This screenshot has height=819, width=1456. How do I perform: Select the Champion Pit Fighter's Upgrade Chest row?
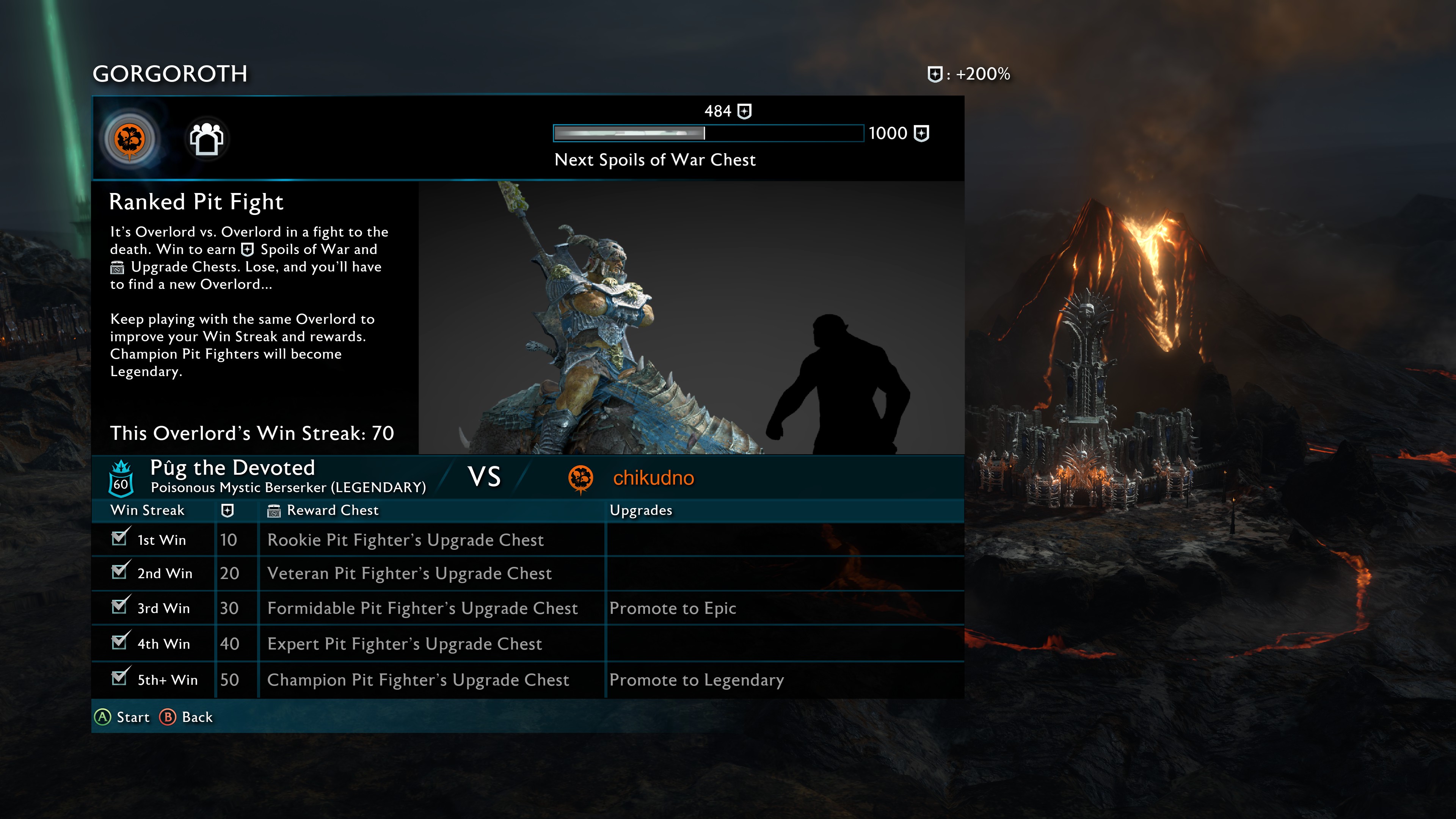pyautogui.click(x=418, y=680)
